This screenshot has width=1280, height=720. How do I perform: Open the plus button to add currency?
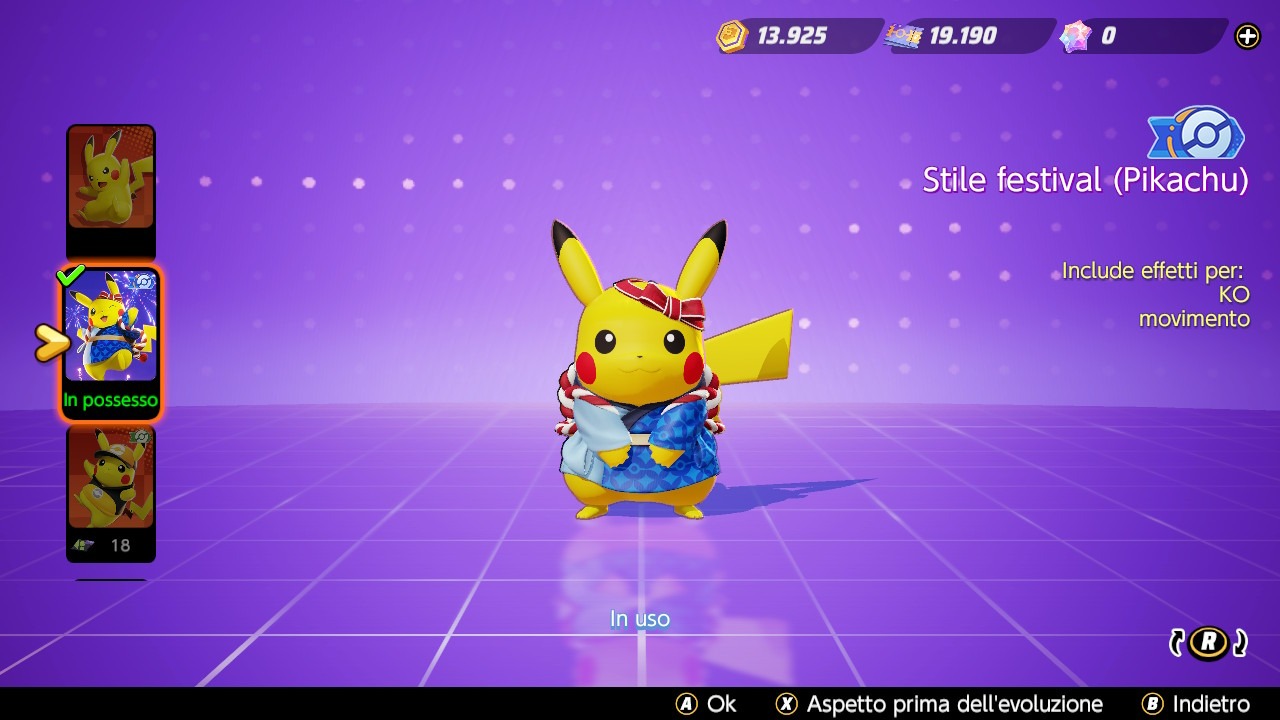(x=1246, y=36)
